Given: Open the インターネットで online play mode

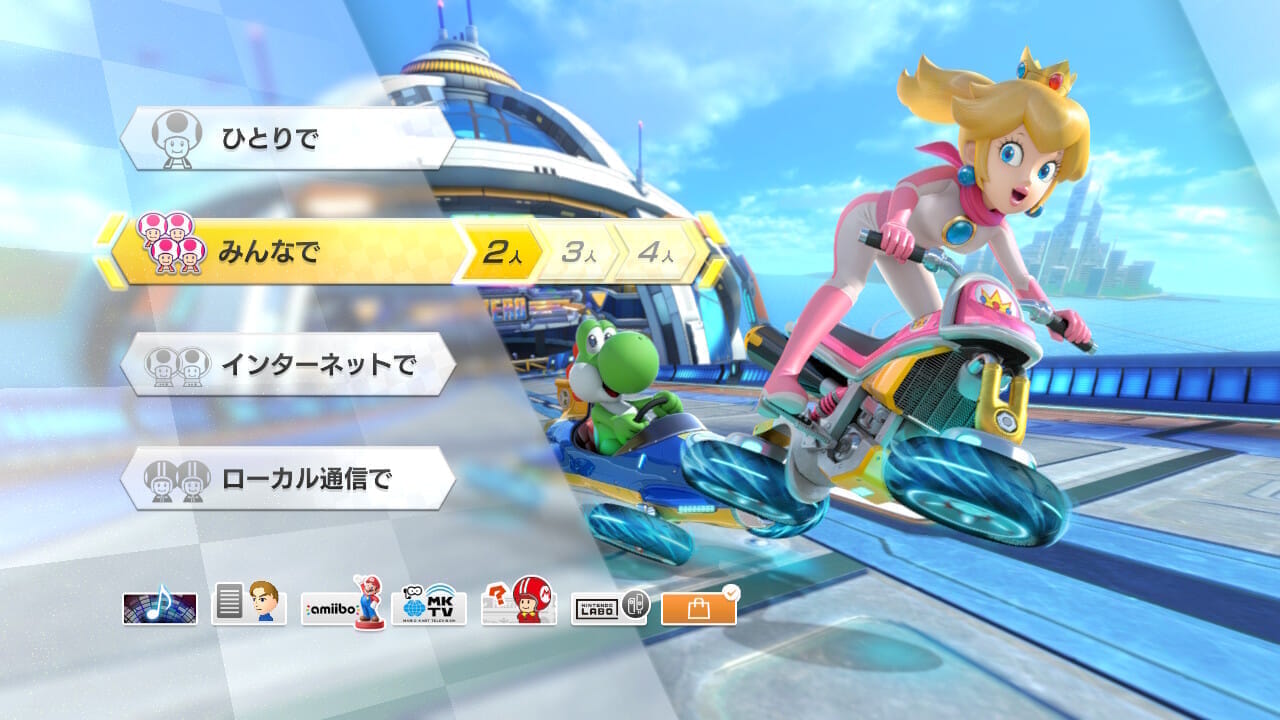Looking at the screenshot, I should (x=288, y=365).
